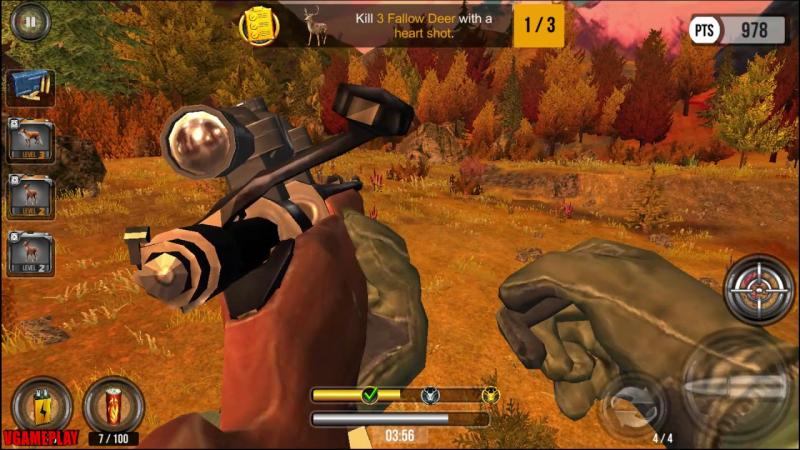
Task: Pause the game with the pause button
Action: click(31, 21)
